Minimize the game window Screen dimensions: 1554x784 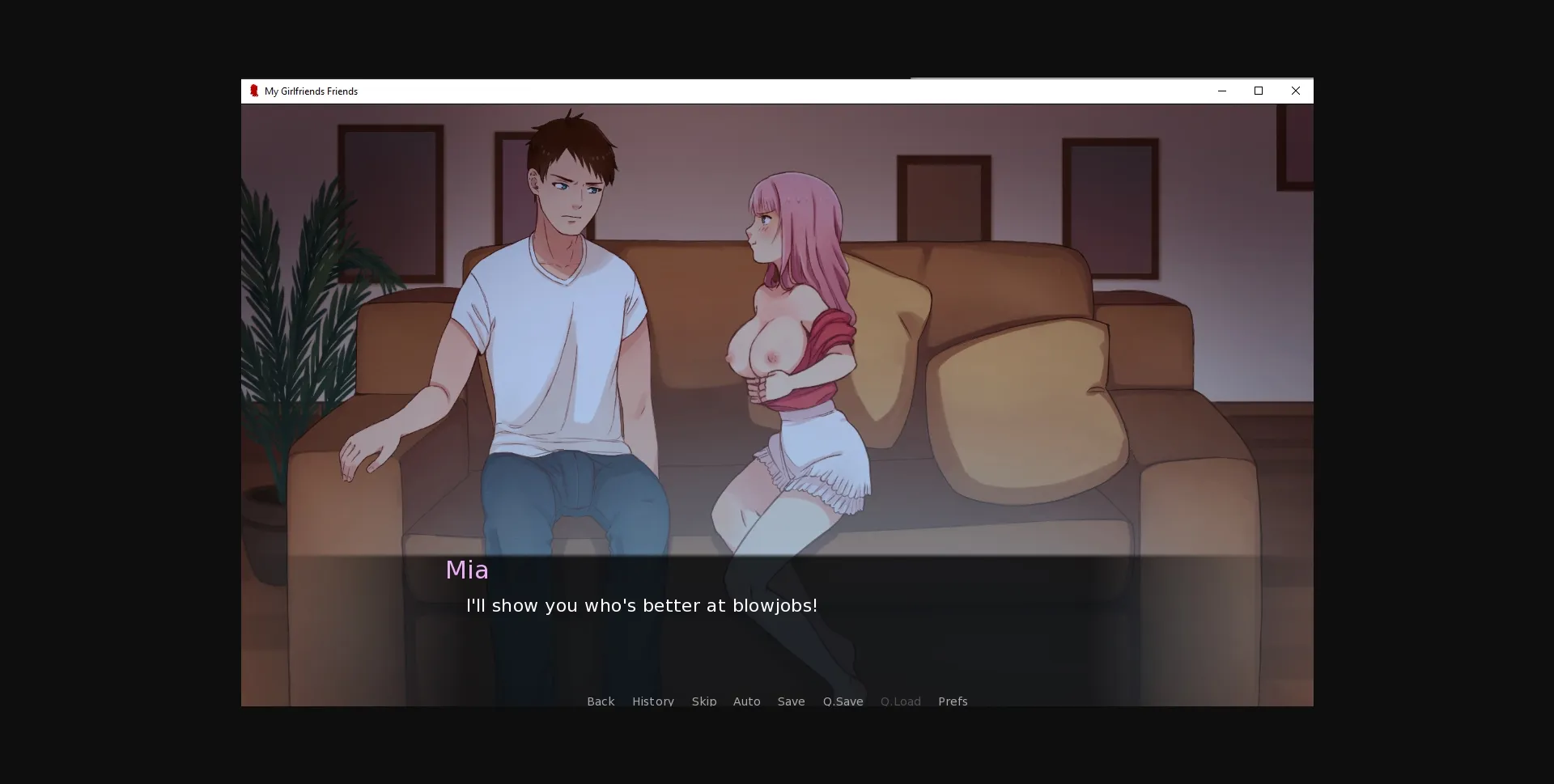1221,91
